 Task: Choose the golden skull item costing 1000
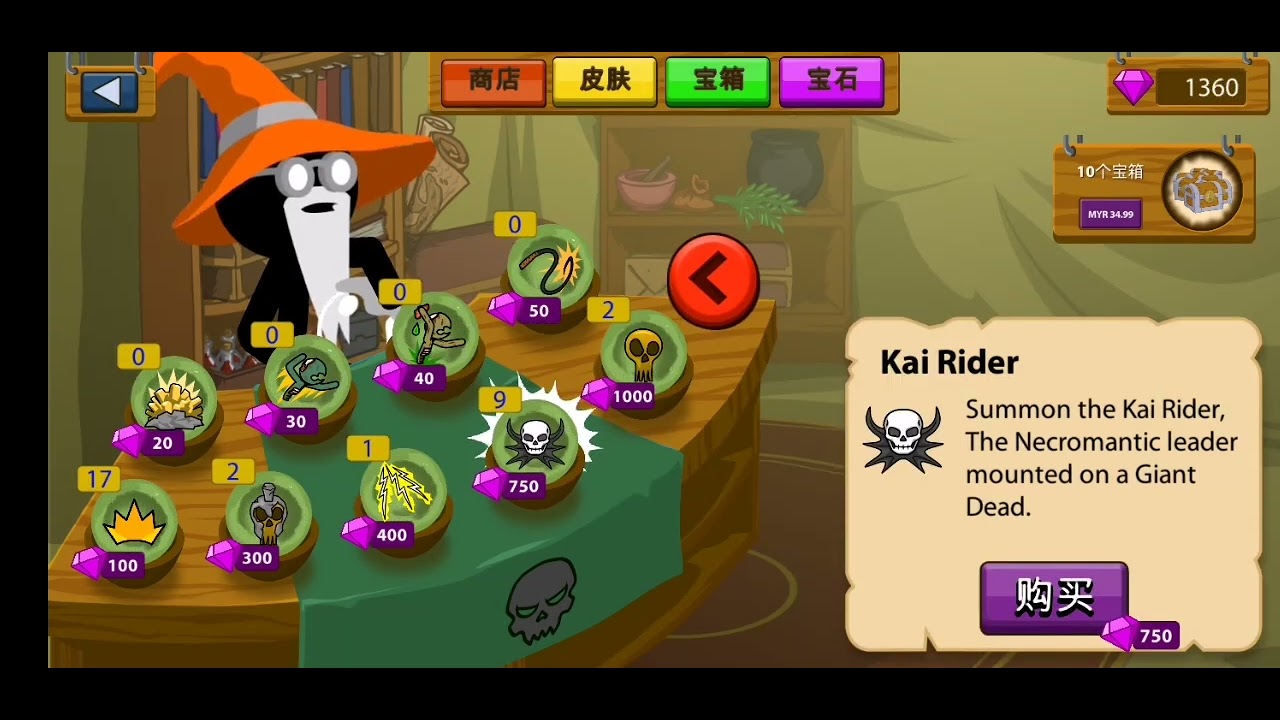643,352
